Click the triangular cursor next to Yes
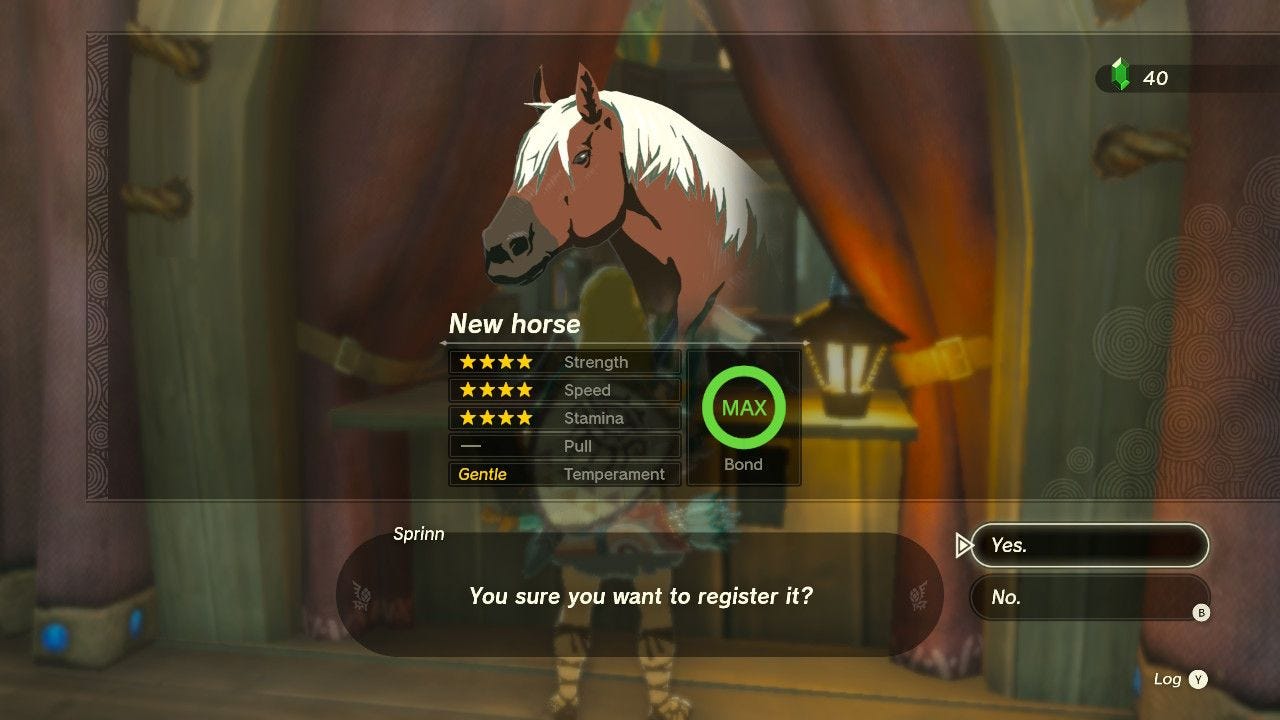 (962, 545)
